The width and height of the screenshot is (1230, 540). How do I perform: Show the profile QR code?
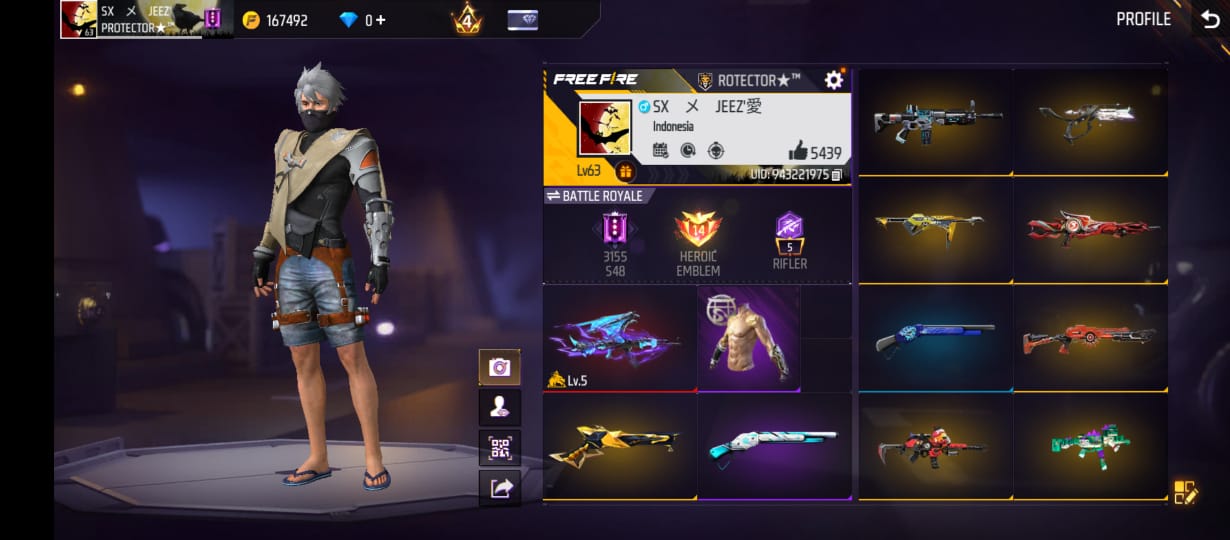click(499, 447)
